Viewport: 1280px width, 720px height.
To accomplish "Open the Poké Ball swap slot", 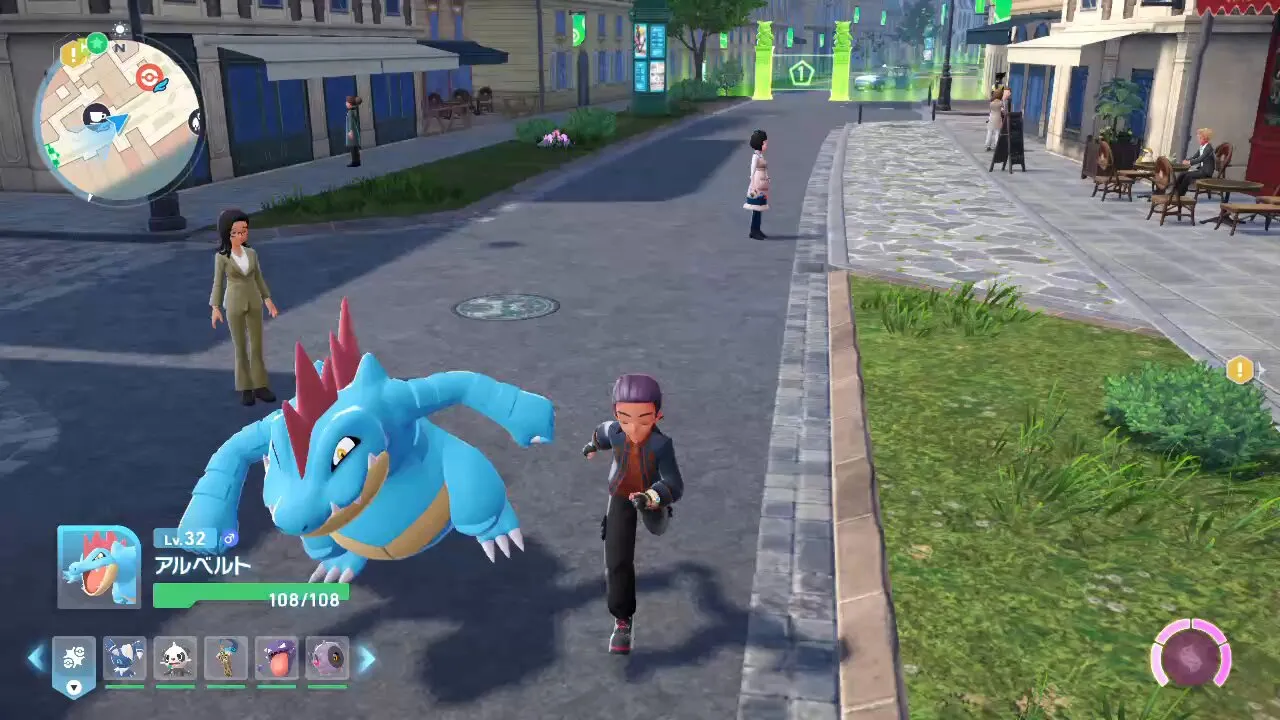I will tap(74, 662).
